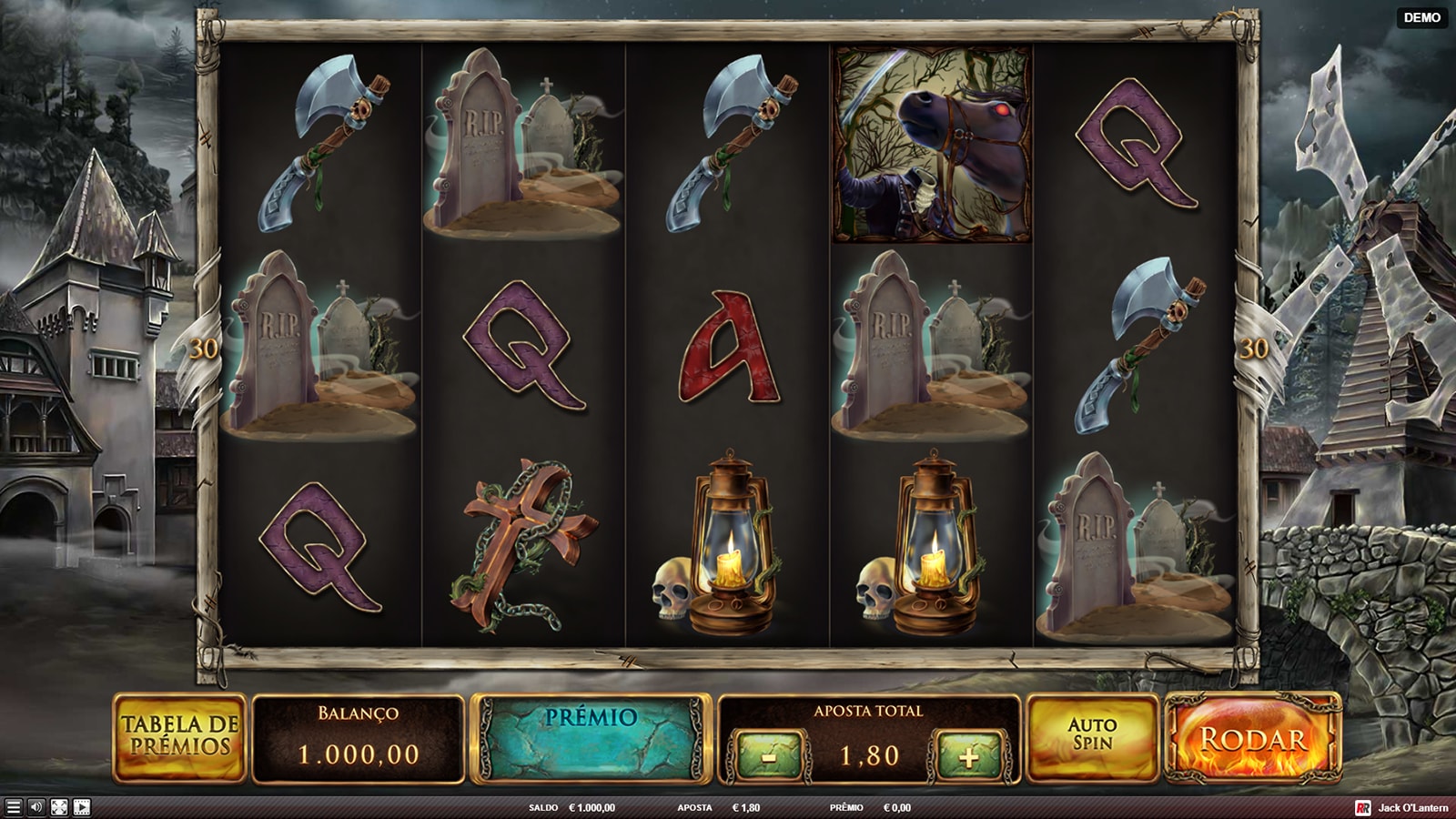Open the Tabela de Prémios paytable
The height and width of the screenshot is (819, 1456).
[x=179, y=737]
